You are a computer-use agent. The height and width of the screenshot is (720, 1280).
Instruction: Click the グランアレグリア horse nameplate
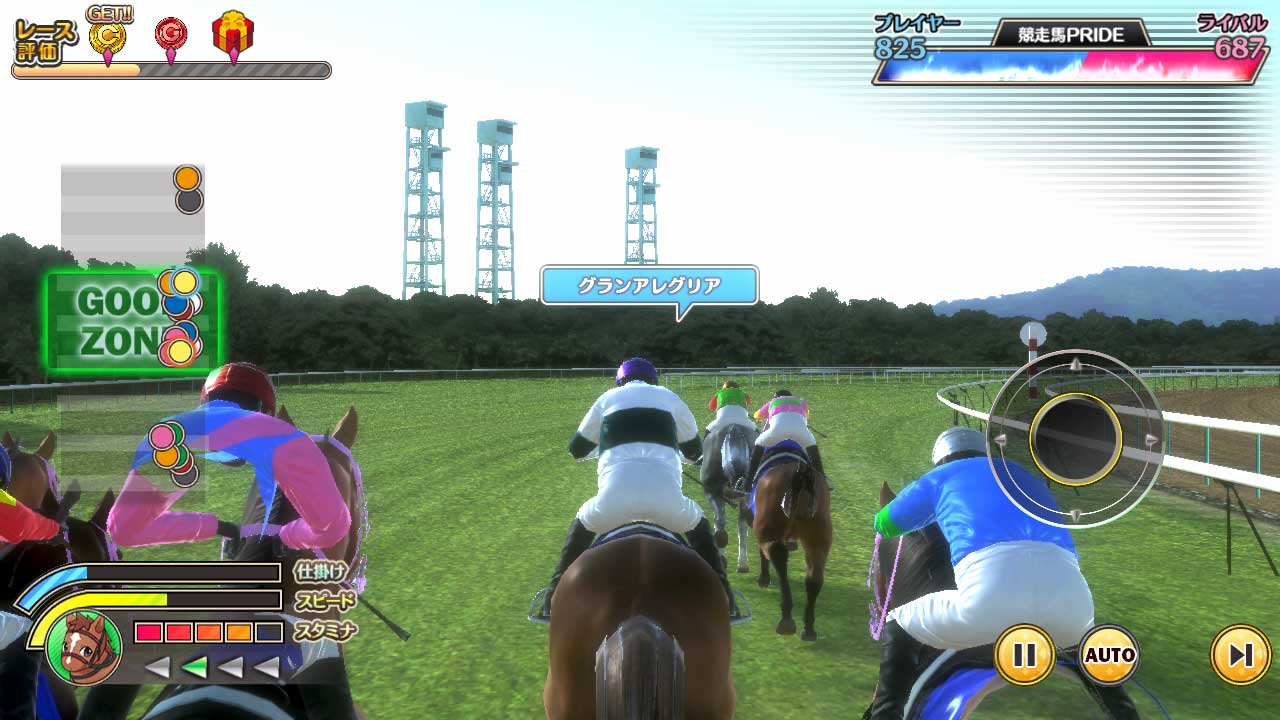[648, 286]
